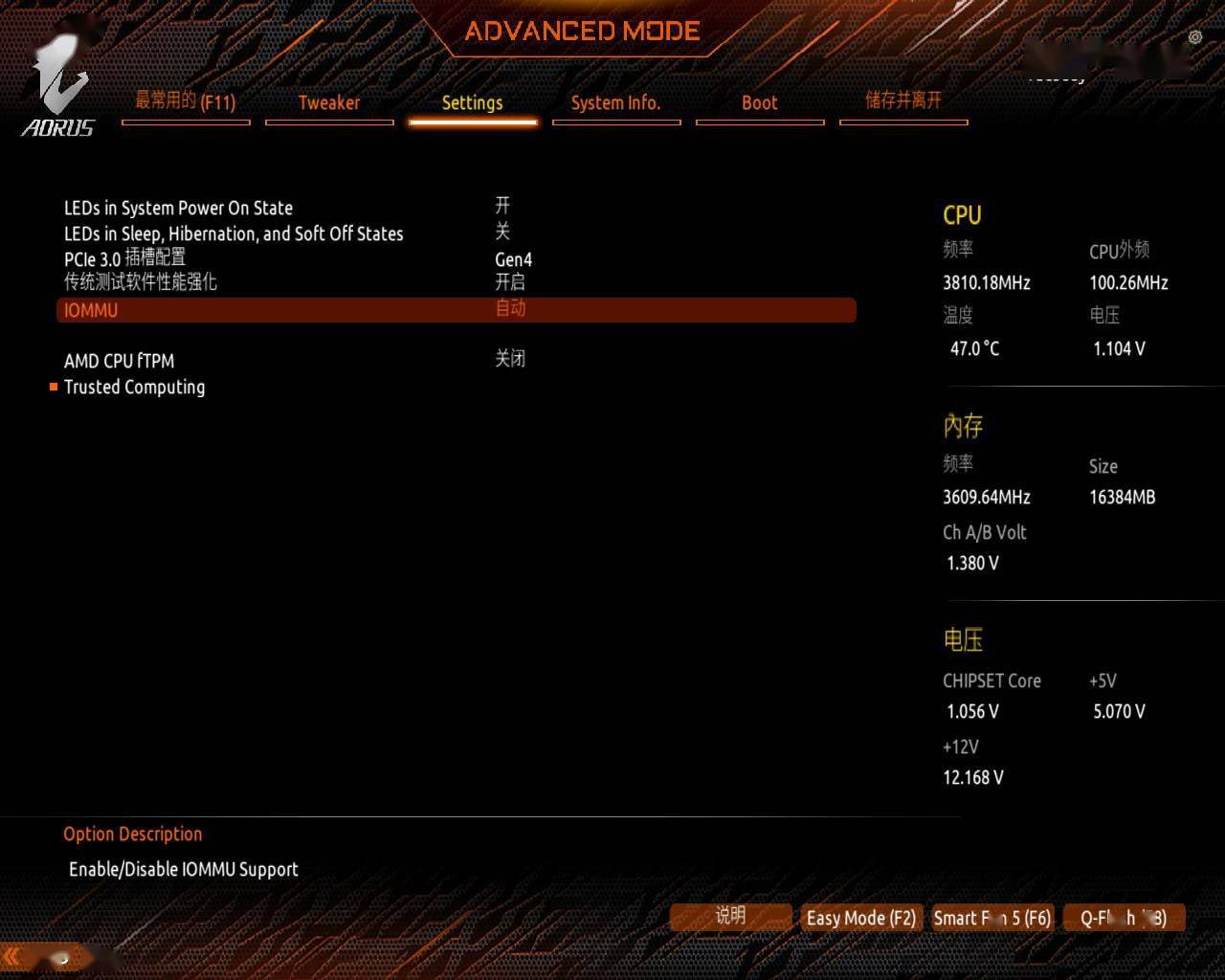The image size is (1225, 980).
Task: Click the small orange indicator beside Trusted Computing
Action: coord(55,387)
